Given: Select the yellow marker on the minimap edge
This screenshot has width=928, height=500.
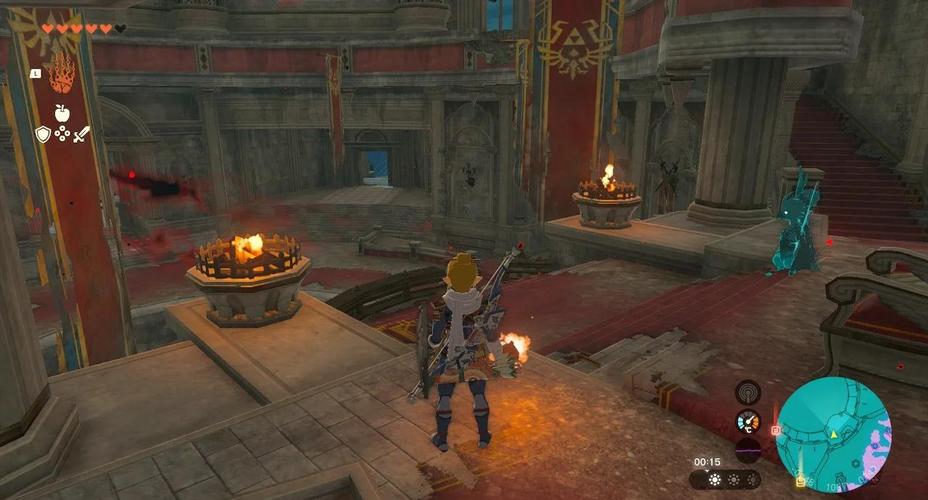Looking at the screenshot, I should click(800, 482).
